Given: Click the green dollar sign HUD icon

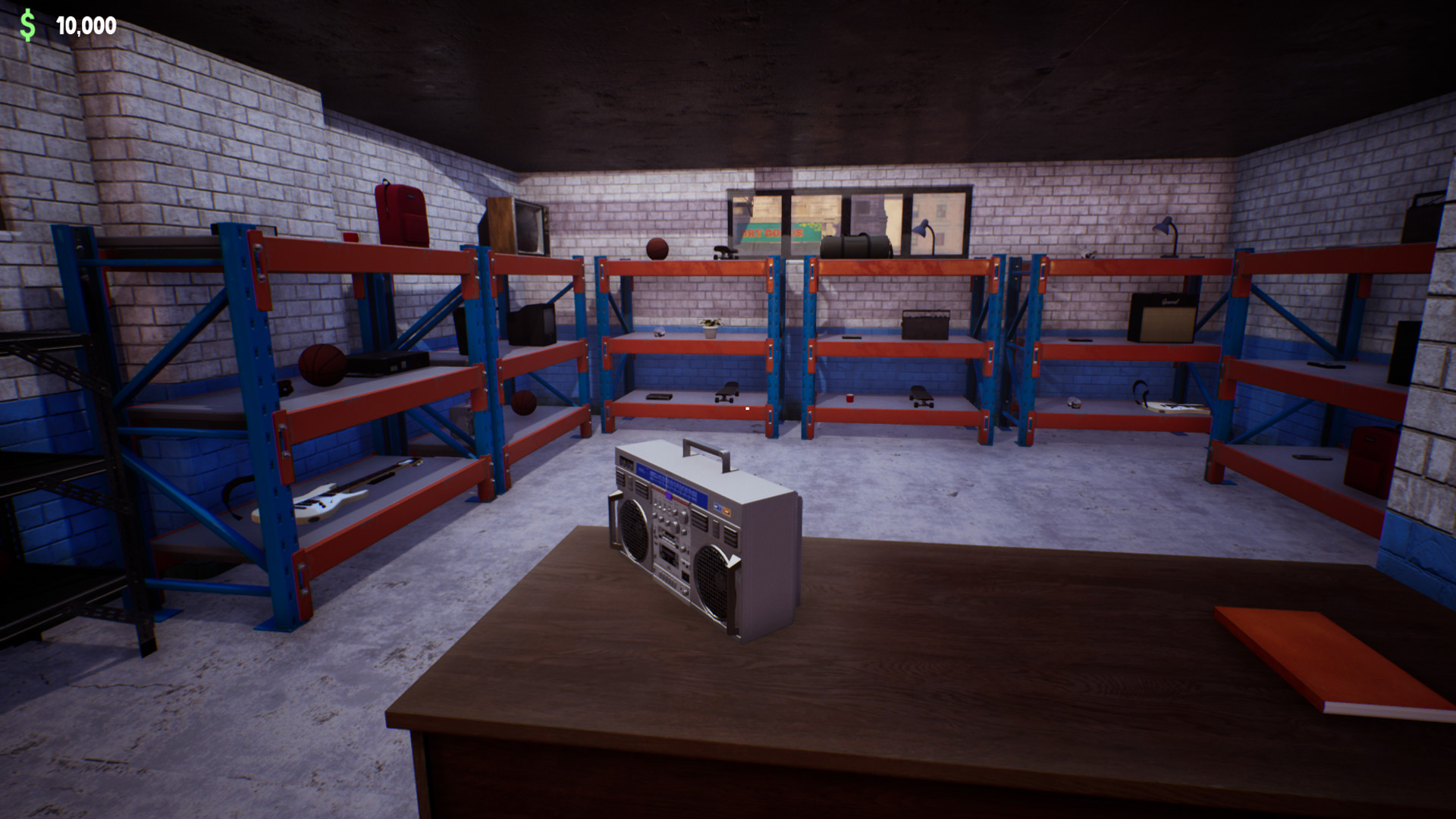Looking at the screenshot, I should click(x=27, y=24).
